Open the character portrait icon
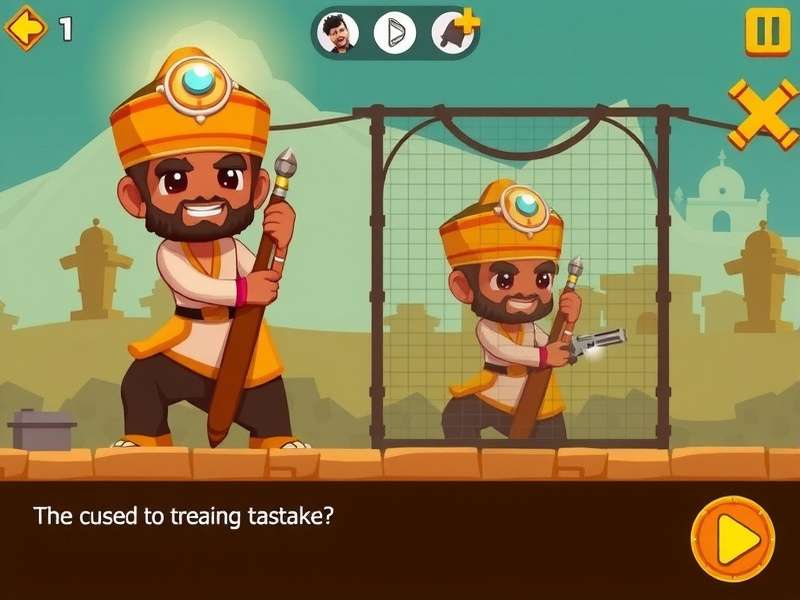The width and height of the screenshot is (800, 600). click(338, 33)
